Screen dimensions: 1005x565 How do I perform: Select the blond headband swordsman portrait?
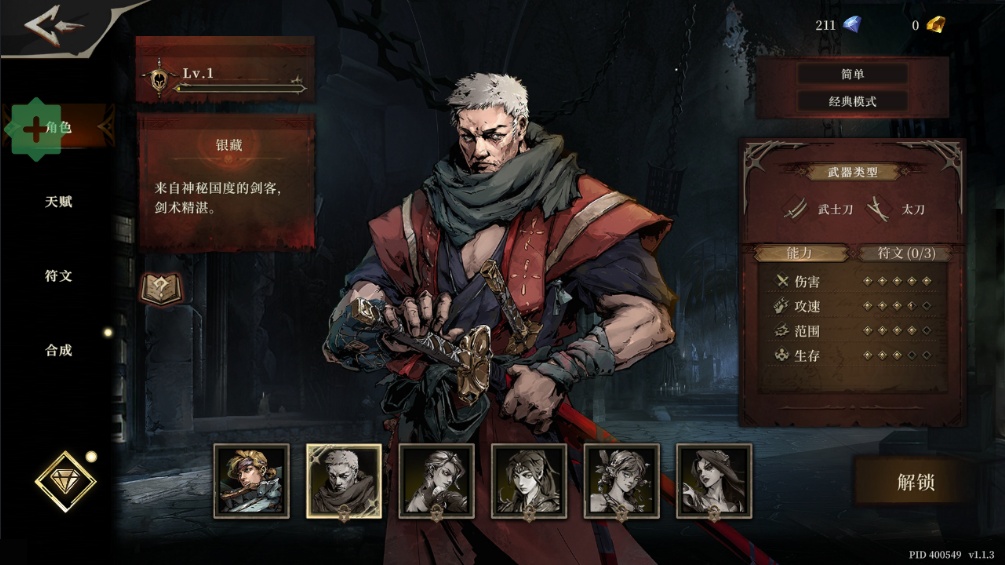(251, 481)
